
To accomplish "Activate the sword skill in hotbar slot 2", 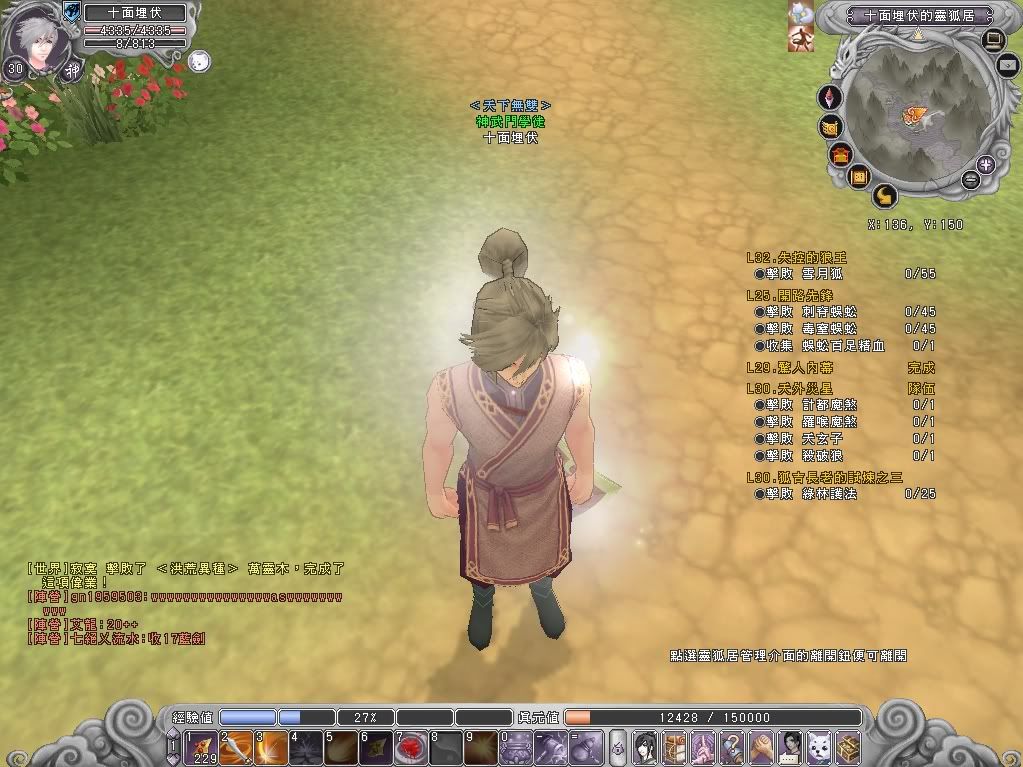I will pyautogui.click(x=235, y=747).
